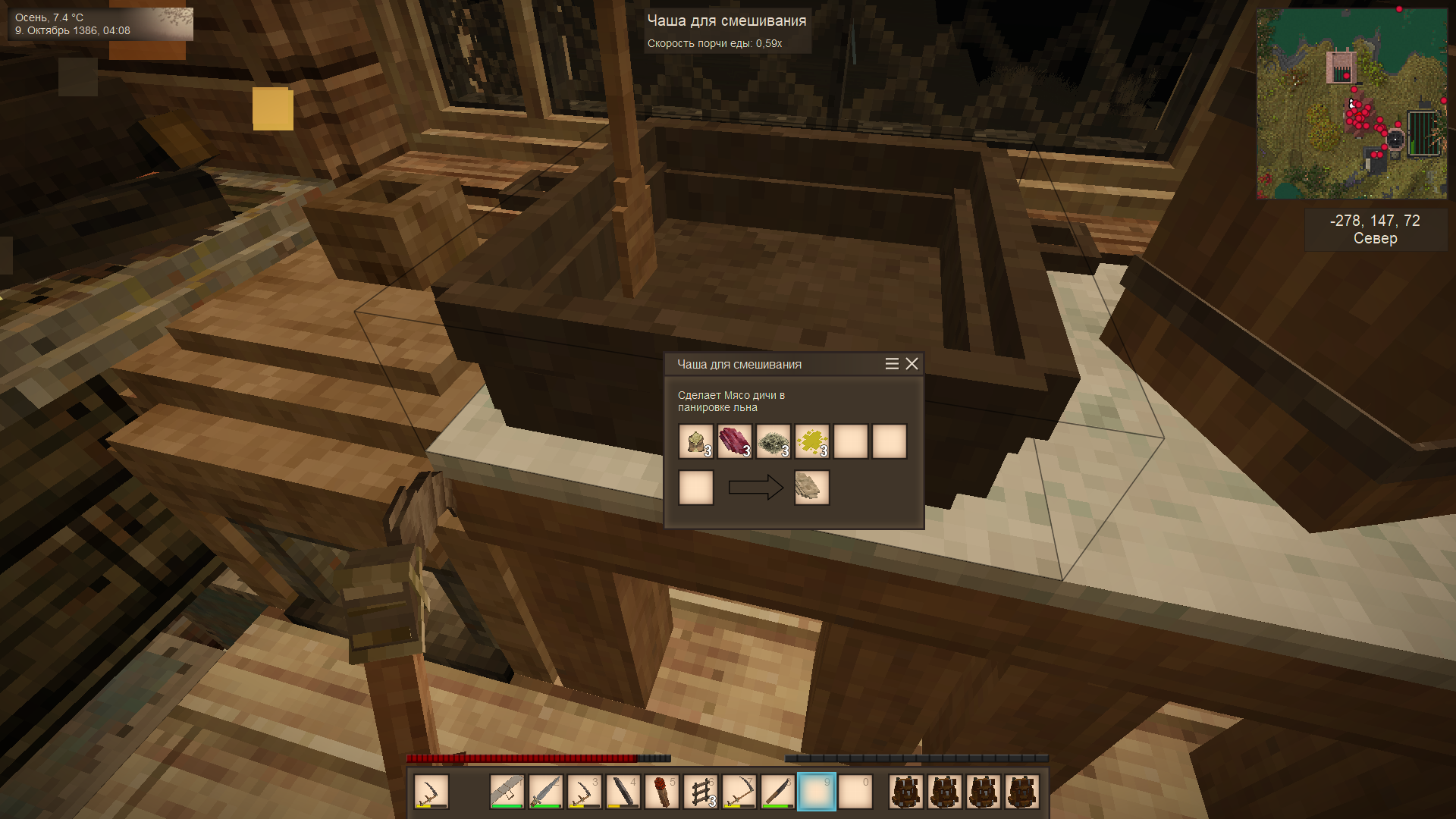The image size is (1456, 819).
Task: Select the red raw meat ingredient slot
Action: tap(734, 441)
